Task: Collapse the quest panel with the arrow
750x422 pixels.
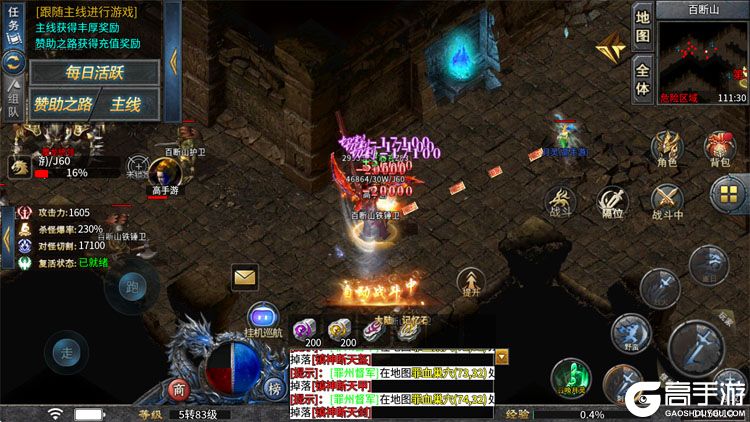Action: click(172, 60)
